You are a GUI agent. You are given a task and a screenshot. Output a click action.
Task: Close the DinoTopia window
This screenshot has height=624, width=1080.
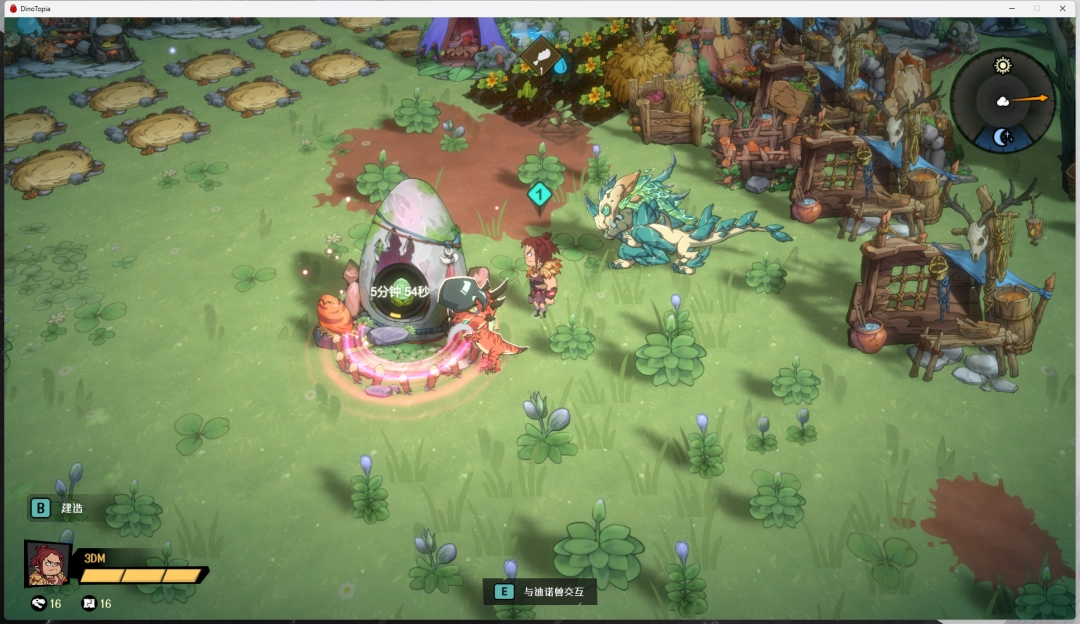[1062, 8]
